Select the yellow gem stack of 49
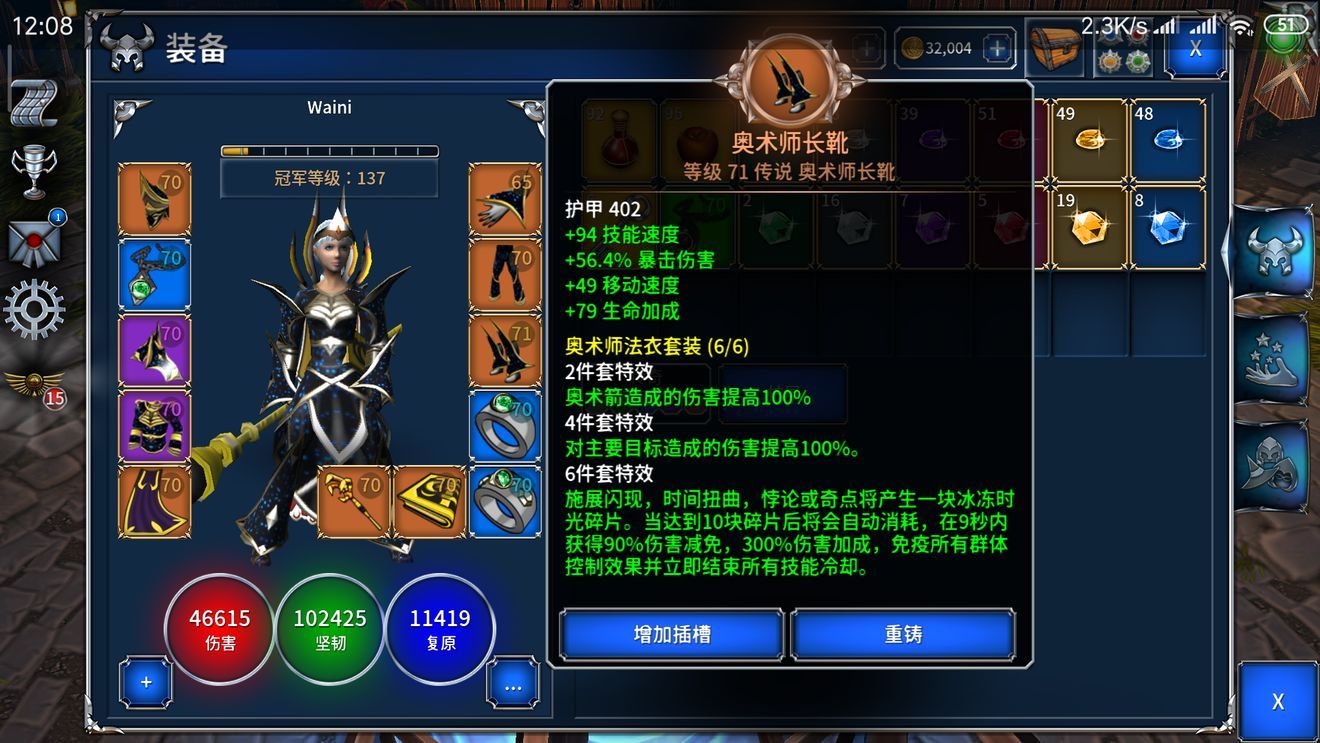 (1088, 140)
